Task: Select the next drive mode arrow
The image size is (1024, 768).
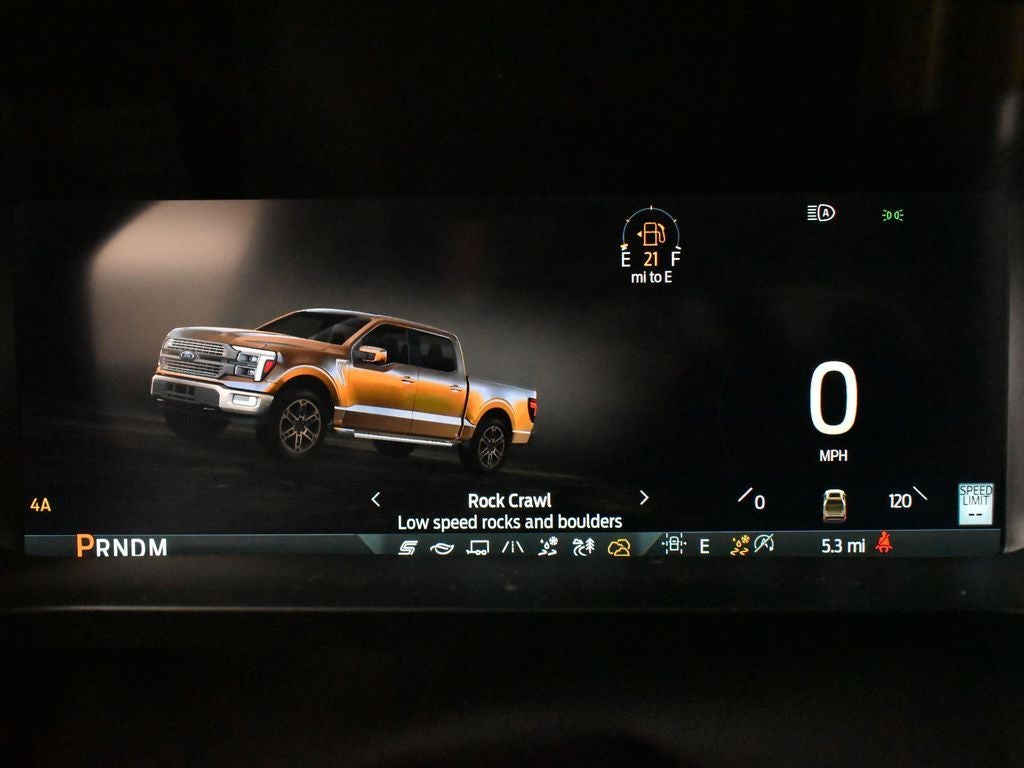Action: [644, 498]
